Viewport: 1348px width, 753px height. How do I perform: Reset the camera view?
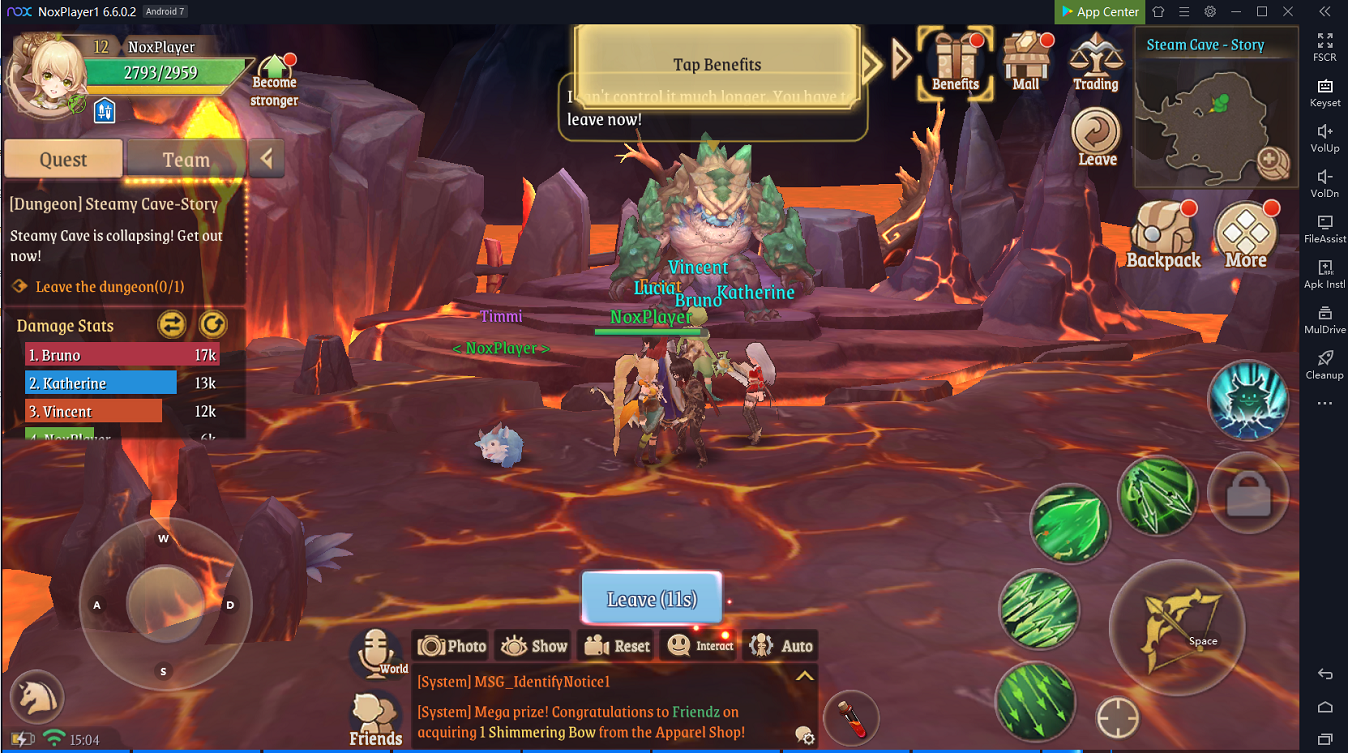pos(617,646)
